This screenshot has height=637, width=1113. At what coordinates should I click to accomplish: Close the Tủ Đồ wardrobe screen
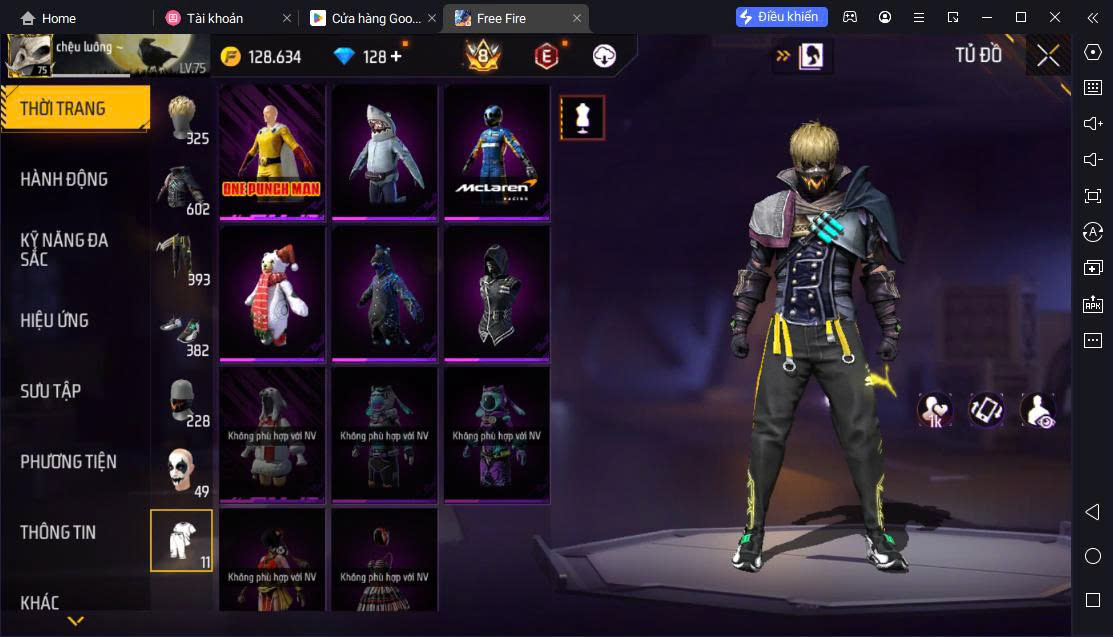(x=1048, y=56)
